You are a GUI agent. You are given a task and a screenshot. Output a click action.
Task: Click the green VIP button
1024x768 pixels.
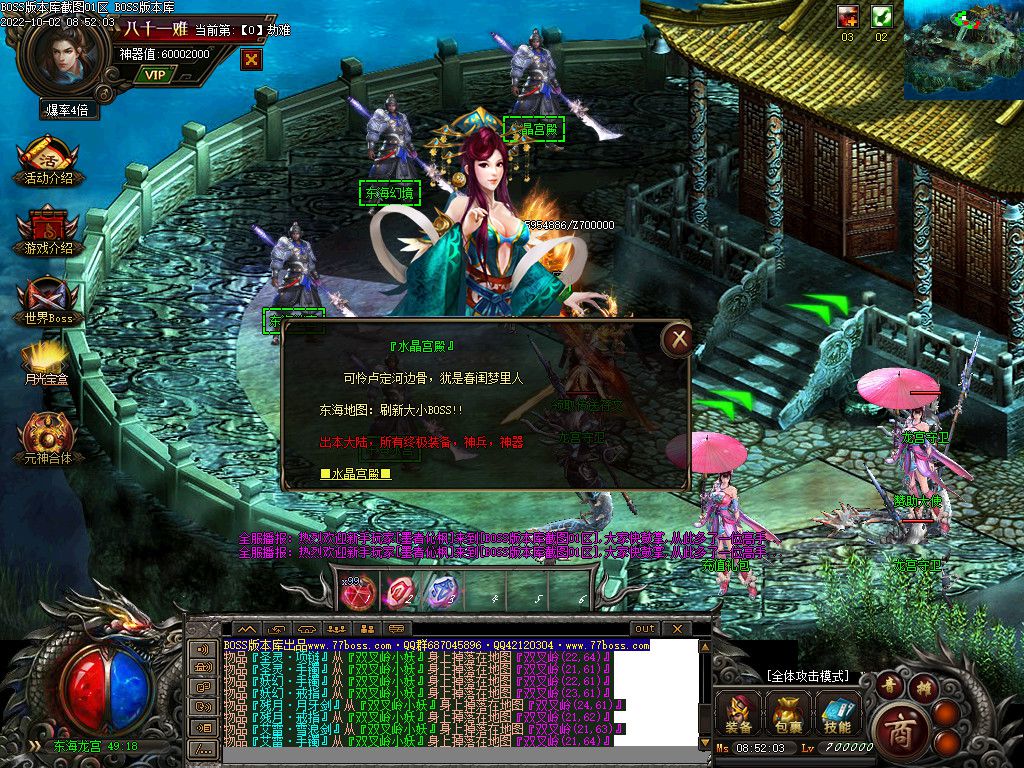pyautogui.click(x=154, y=74)
